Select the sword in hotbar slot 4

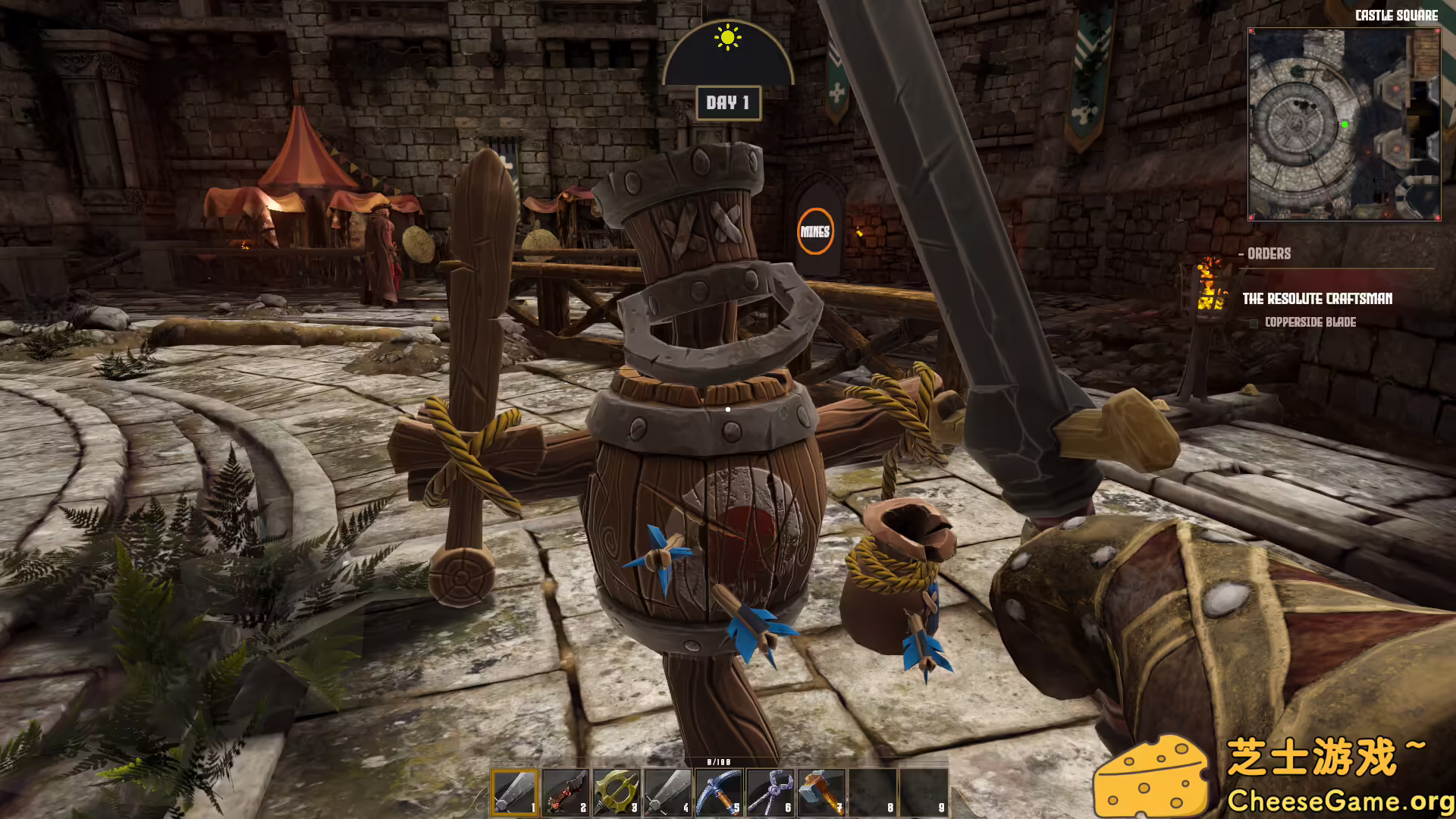667,792
